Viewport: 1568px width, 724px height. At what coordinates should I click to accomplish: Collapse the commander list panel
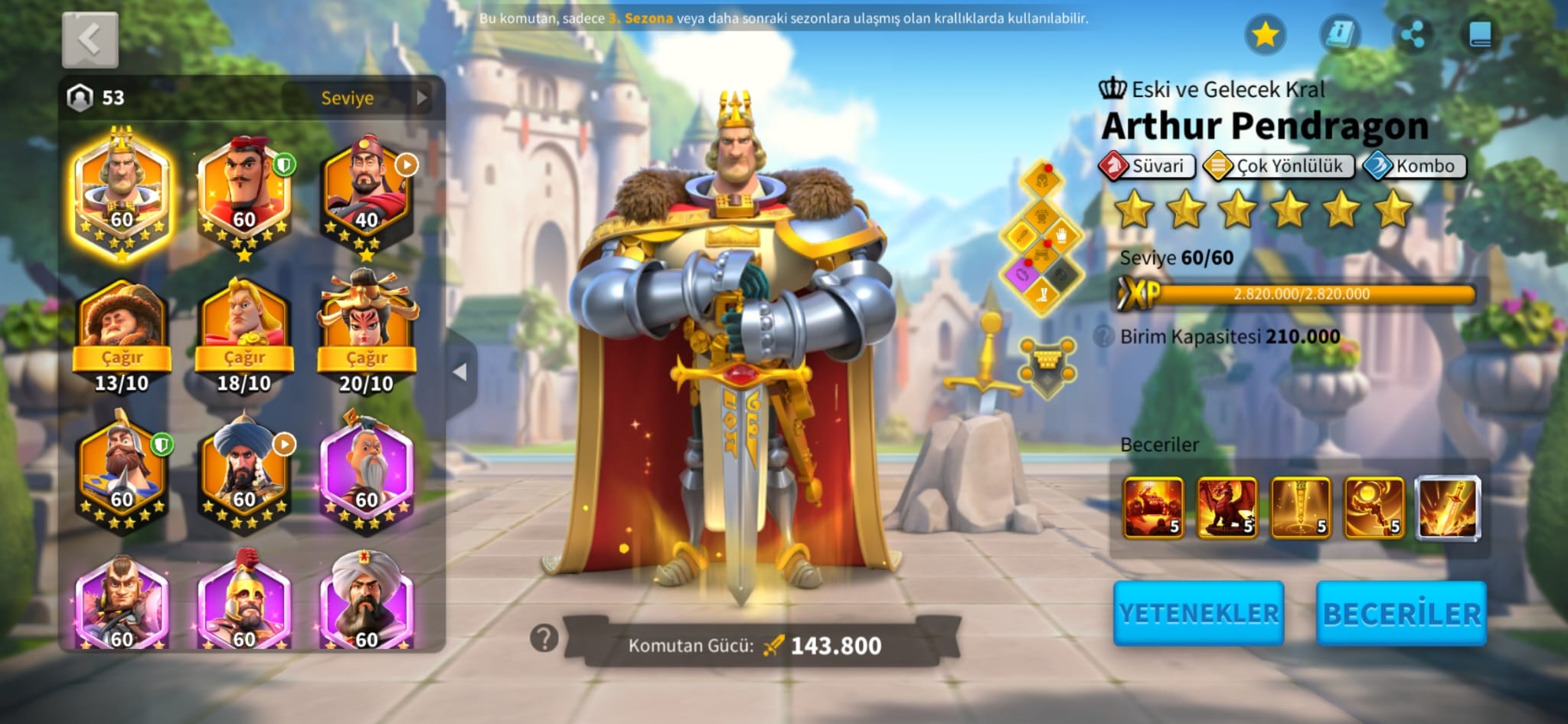point(460,372)
